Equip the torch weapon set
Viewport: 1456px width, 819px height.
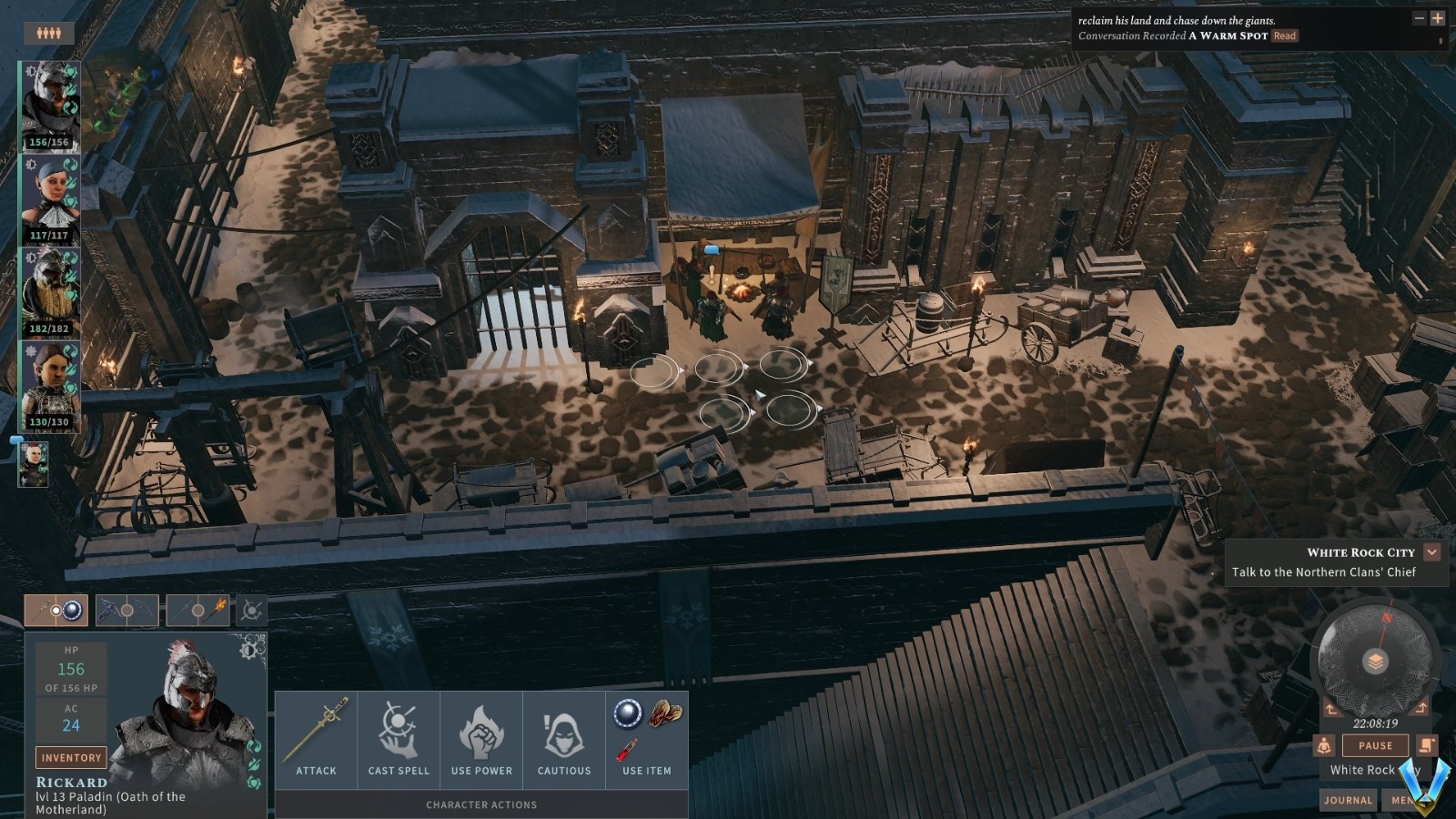[197, 610]
